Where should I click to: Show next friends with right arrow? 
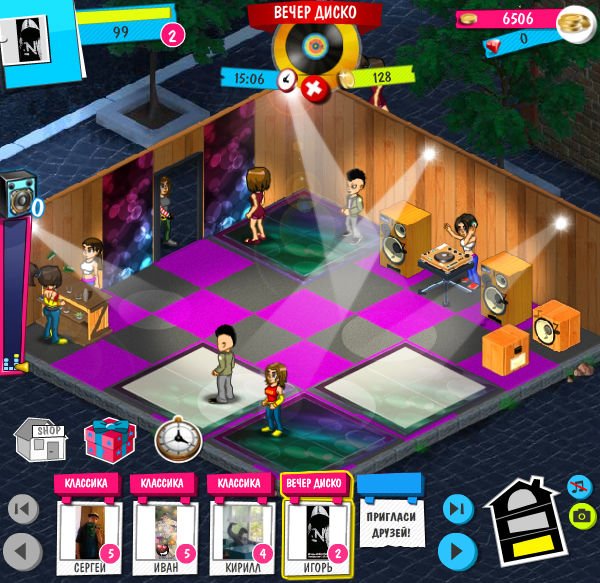point(455,550)
